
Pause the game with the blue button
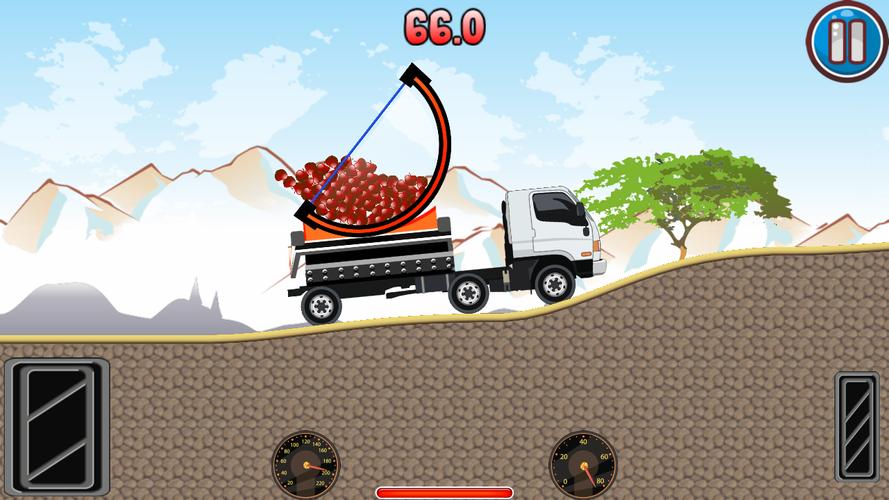(846, 41)
